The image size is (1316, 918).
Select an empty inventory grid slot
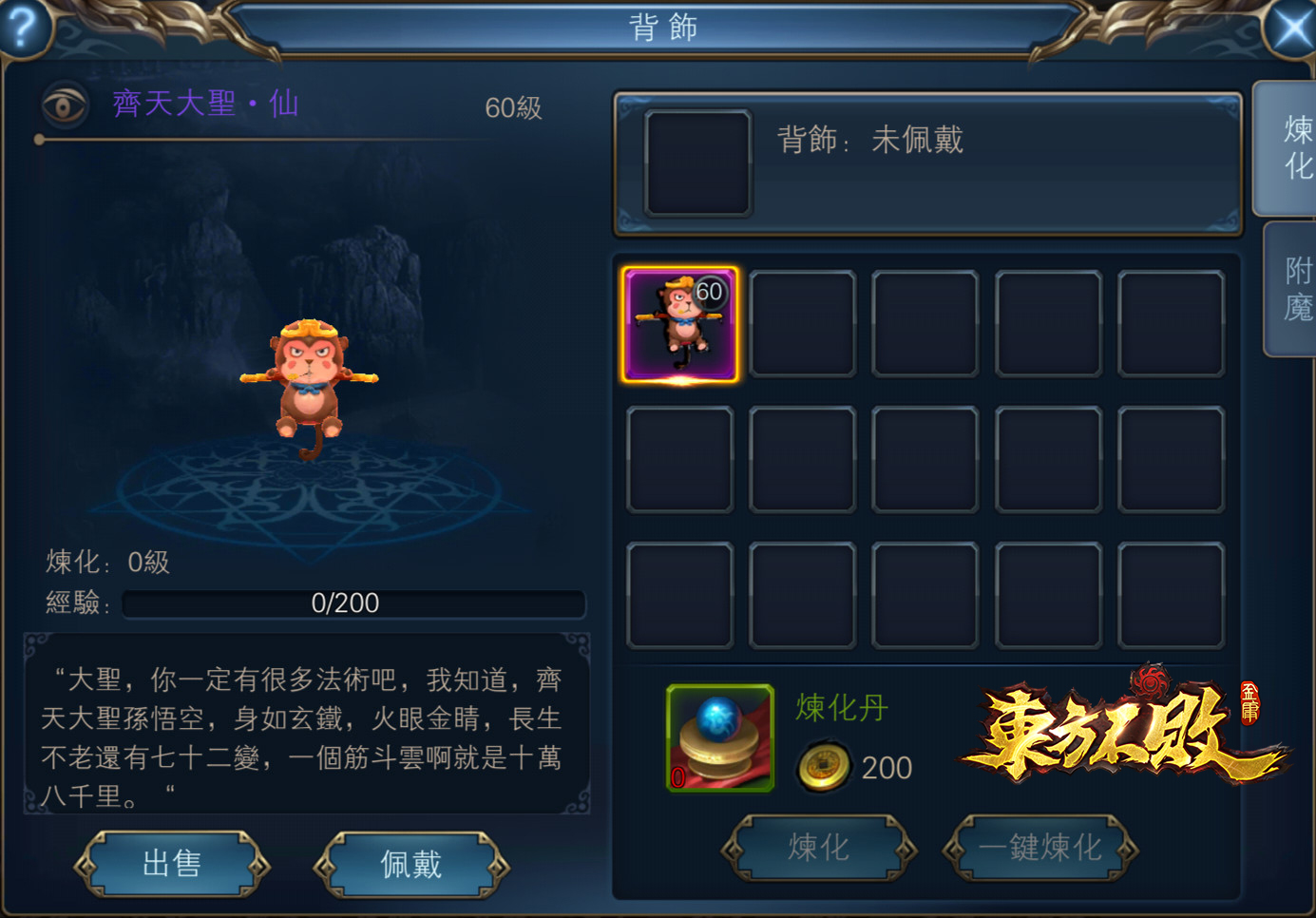point(802,323)
